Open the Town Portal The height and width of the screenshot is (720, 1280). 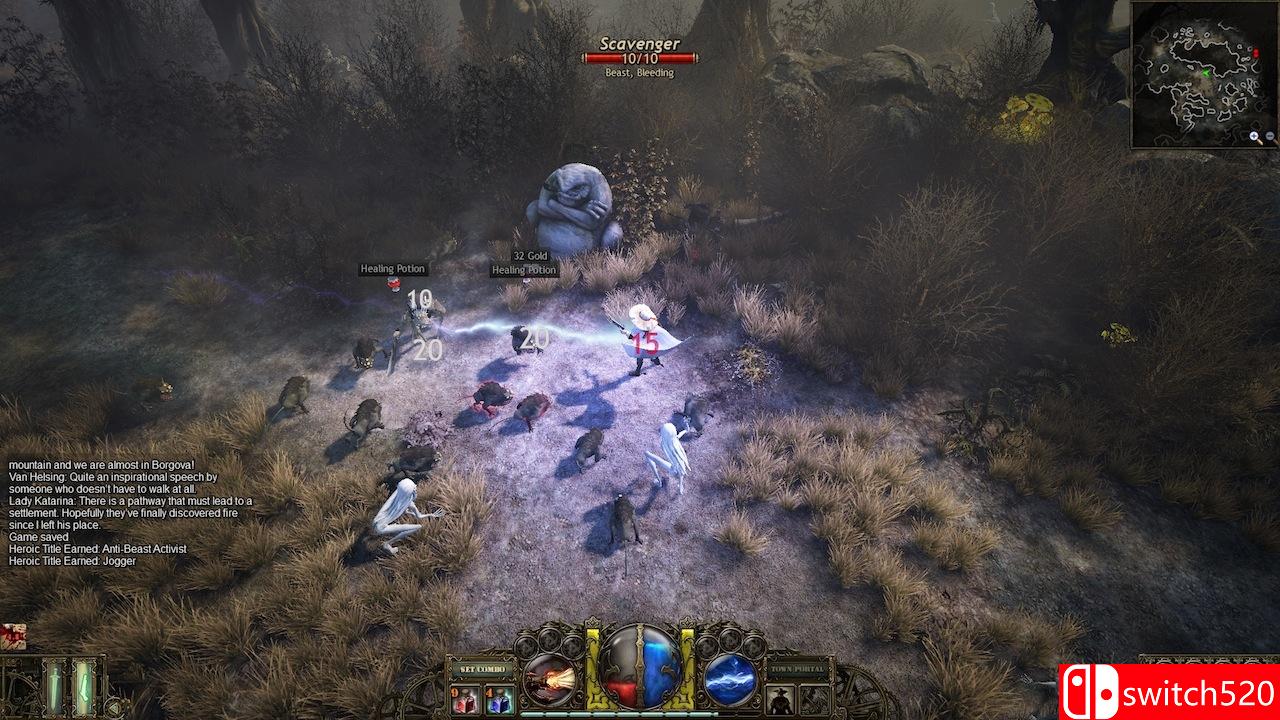point(797,668)
